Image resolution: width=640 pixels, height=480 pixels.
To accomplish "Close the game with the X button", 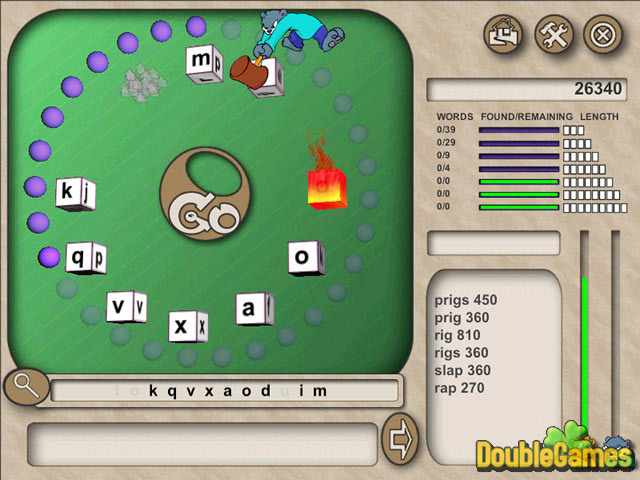I will point(602,34).
